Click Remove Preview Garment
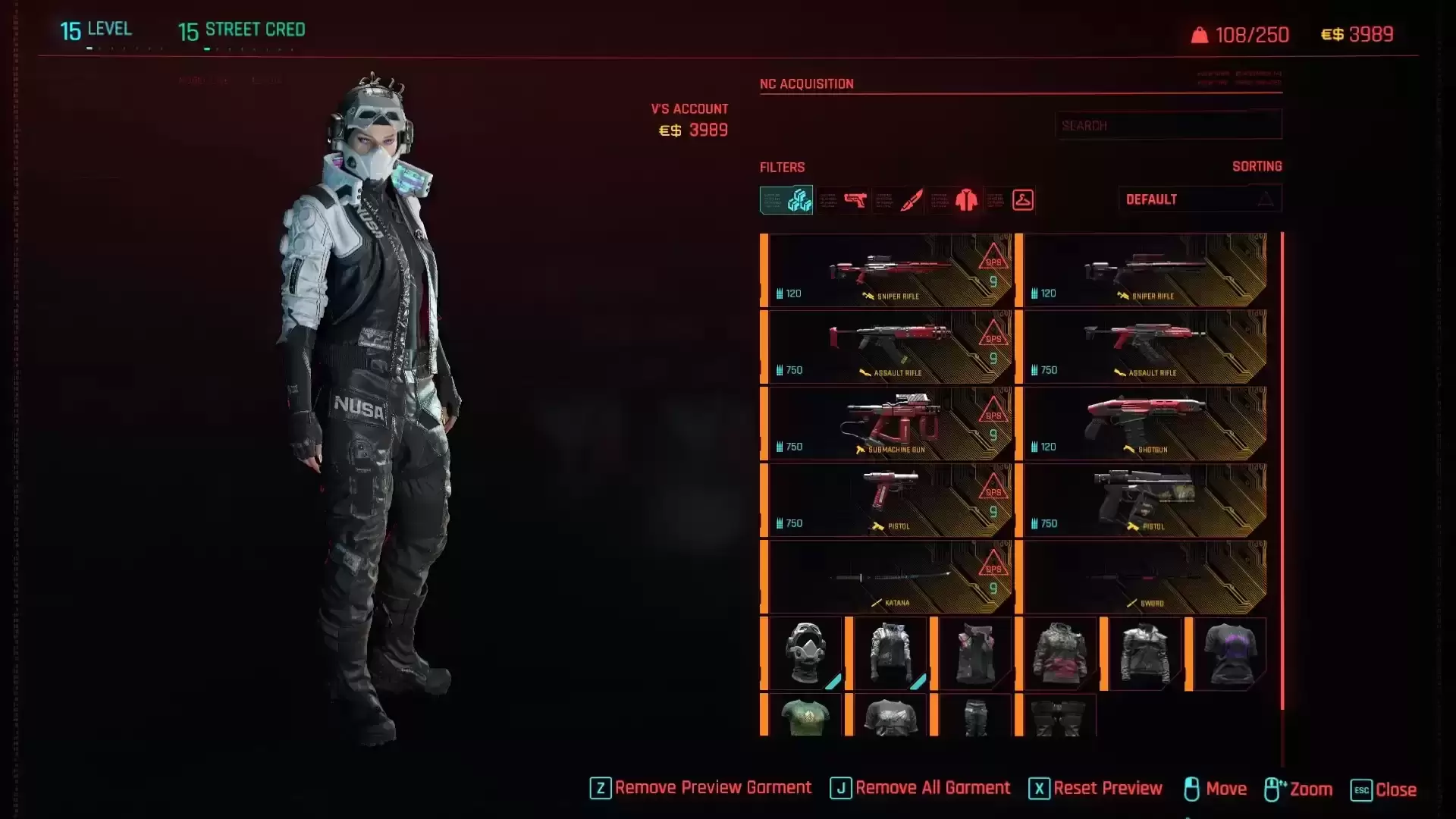Viewport: 1456px width, 819px height. 701,789
